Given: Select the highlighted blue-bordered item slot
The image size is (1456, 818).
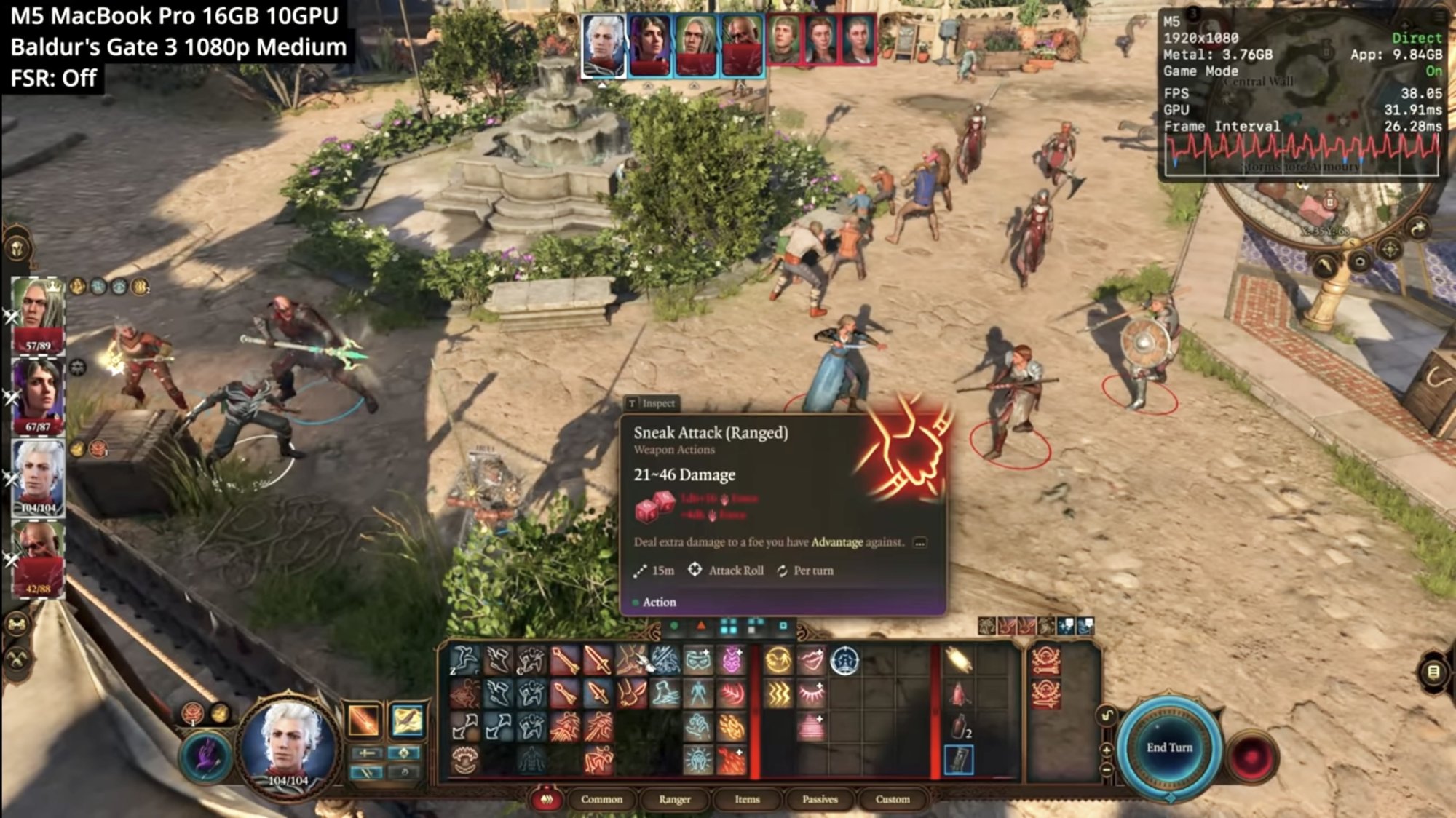Looking at the screenshot, I should (x=959, y=760).
